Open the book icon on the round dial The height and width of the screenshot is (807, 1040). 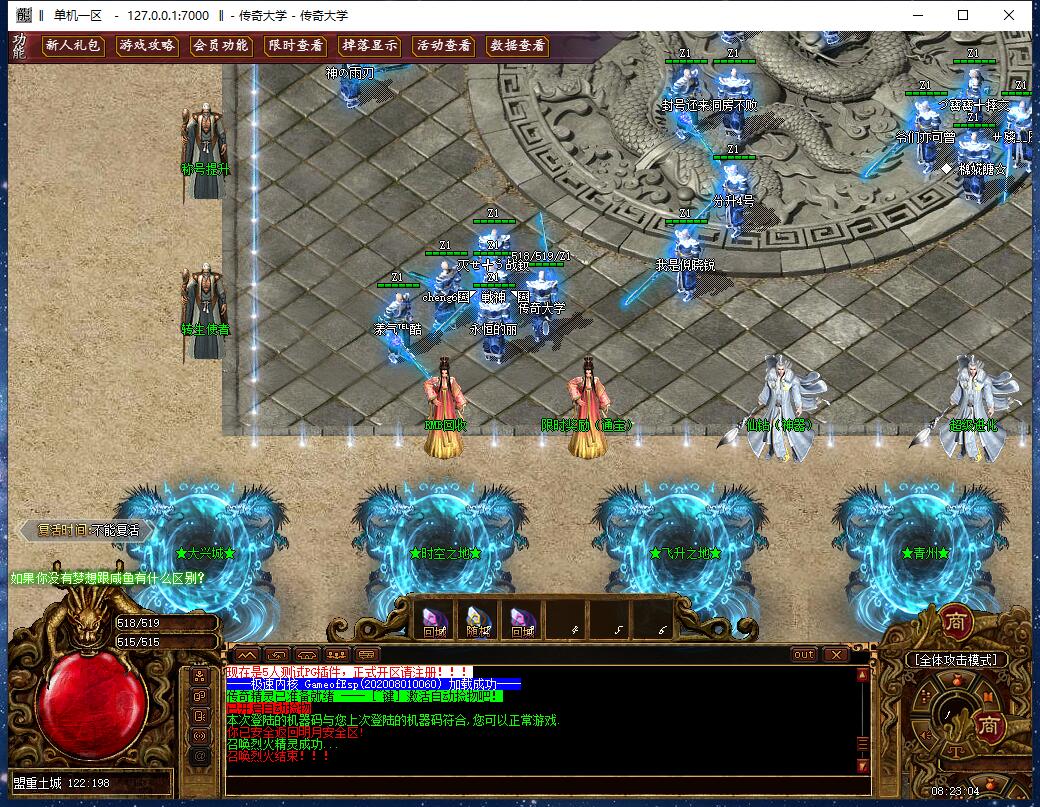[988, 697]
